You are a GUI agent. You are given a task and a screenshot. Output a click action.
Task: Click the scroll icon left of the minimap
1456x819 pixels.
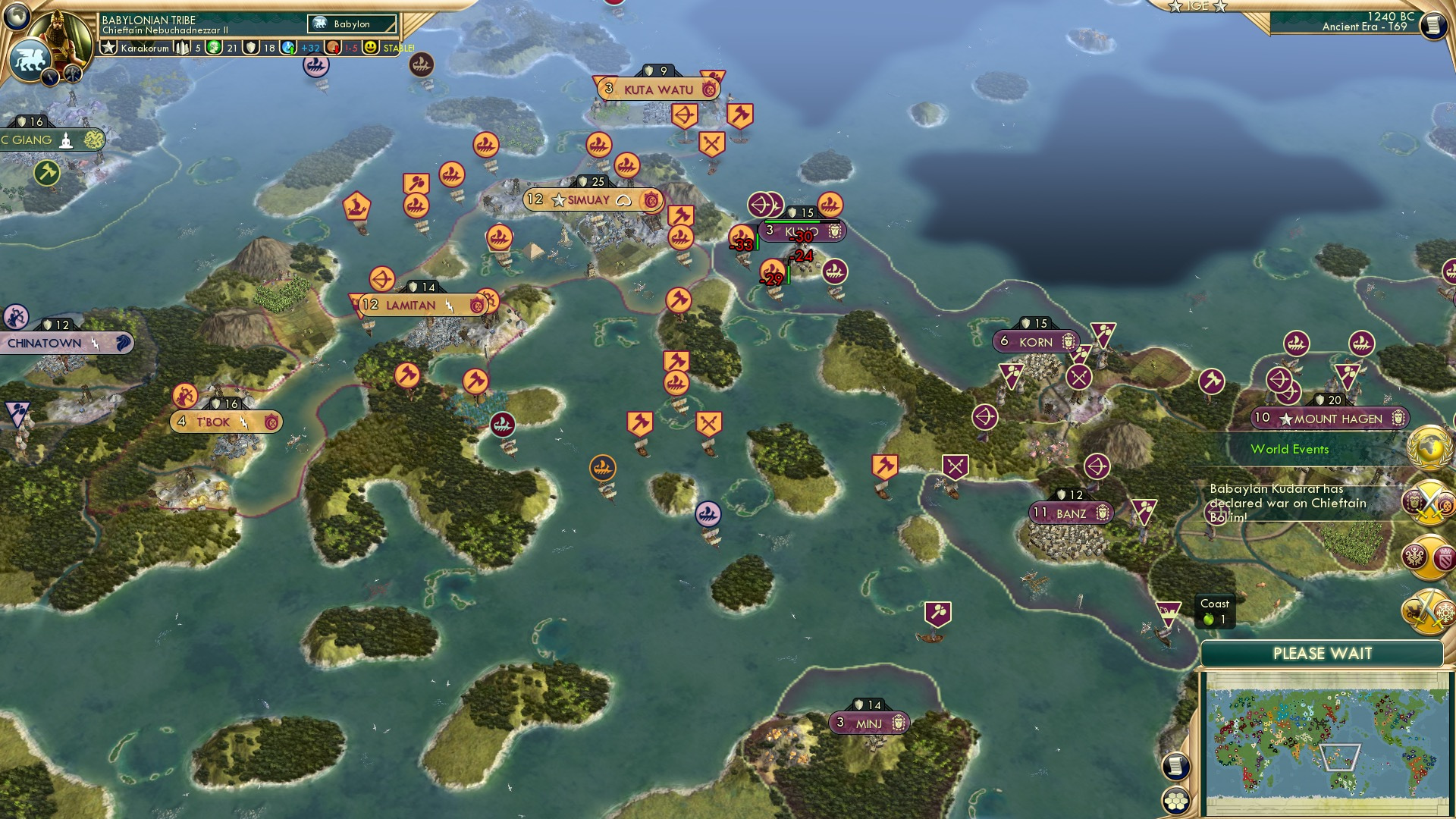click(1175, 767)
